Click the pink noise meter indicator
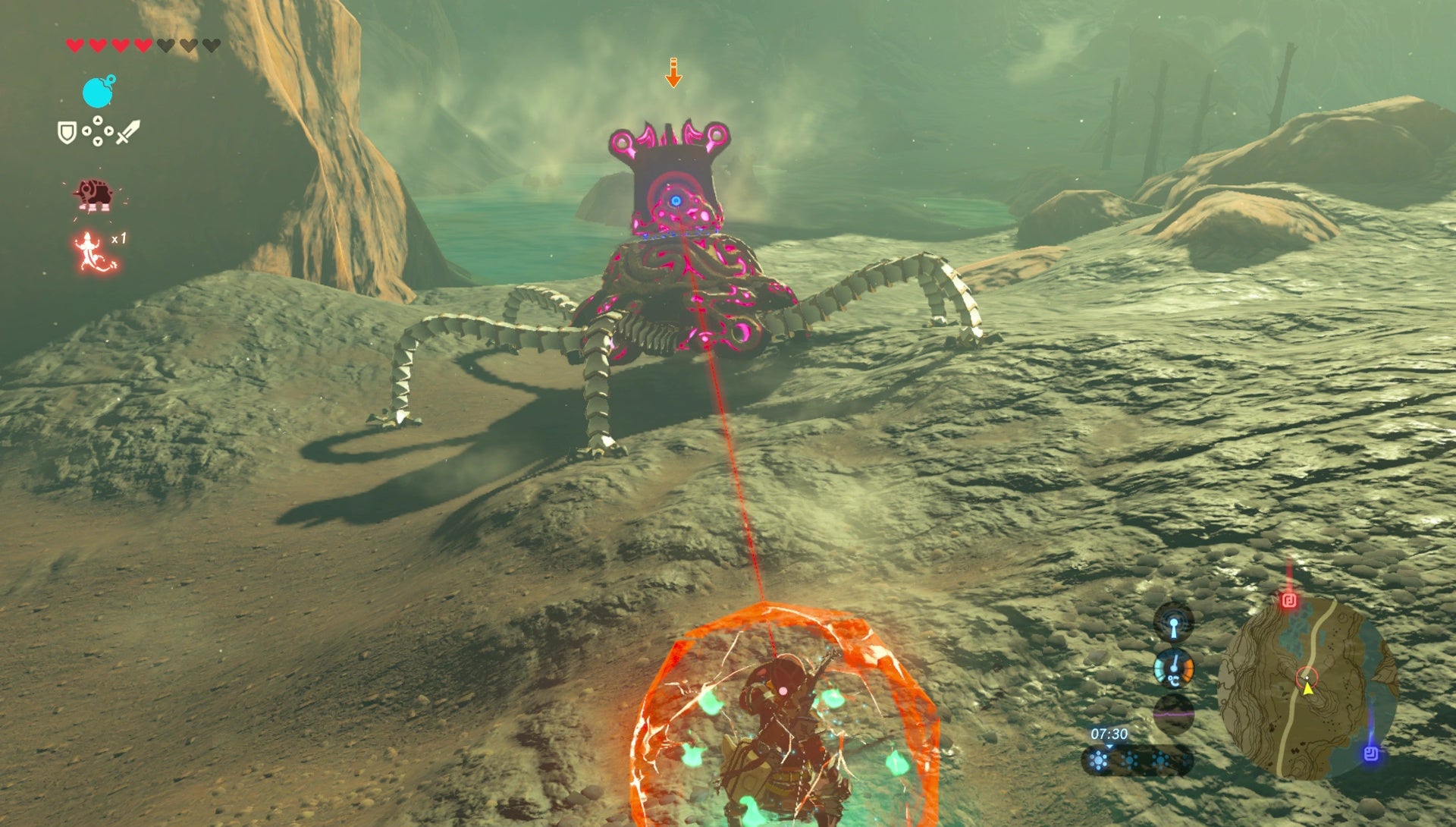The image size is (1456, 827). point(1173,715)
